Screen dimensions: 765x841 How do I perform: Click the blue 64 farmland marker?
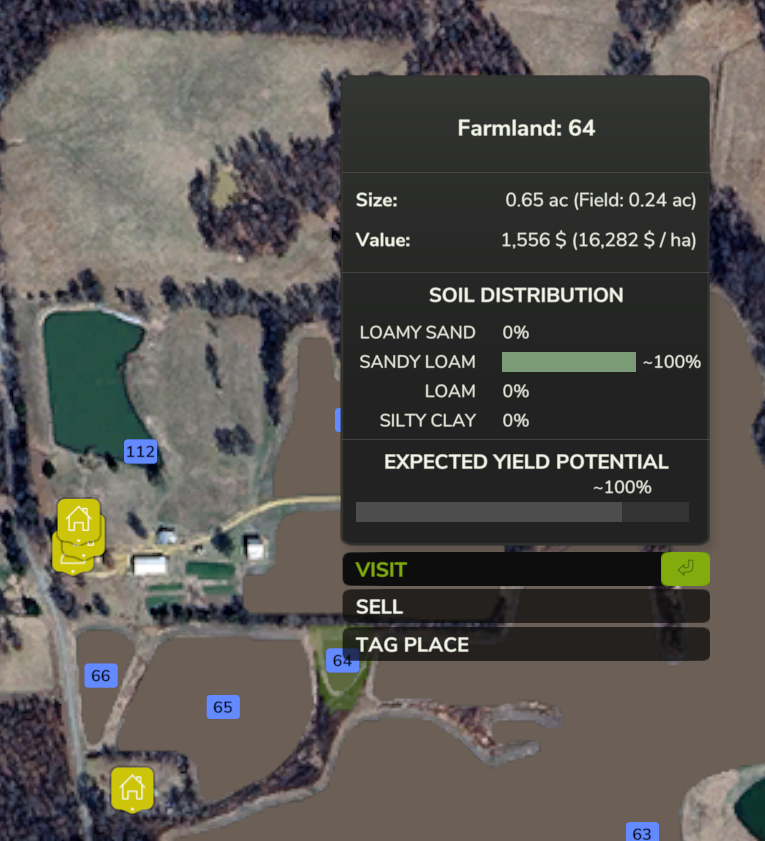[343, 660]
